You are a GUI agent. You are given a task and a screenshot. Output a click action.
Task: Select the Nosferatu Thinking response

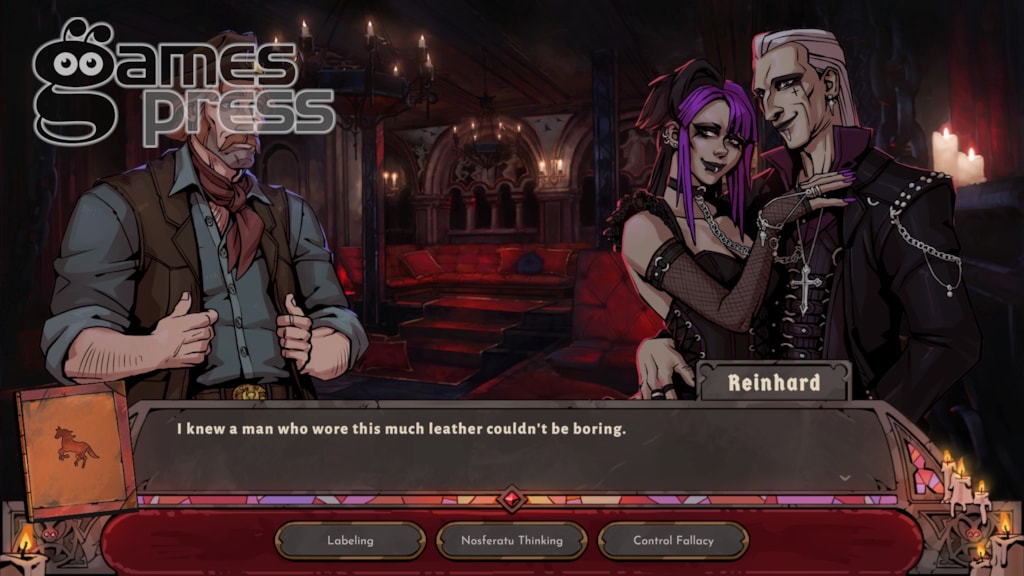pyautogui.click(x=511, y=541)
